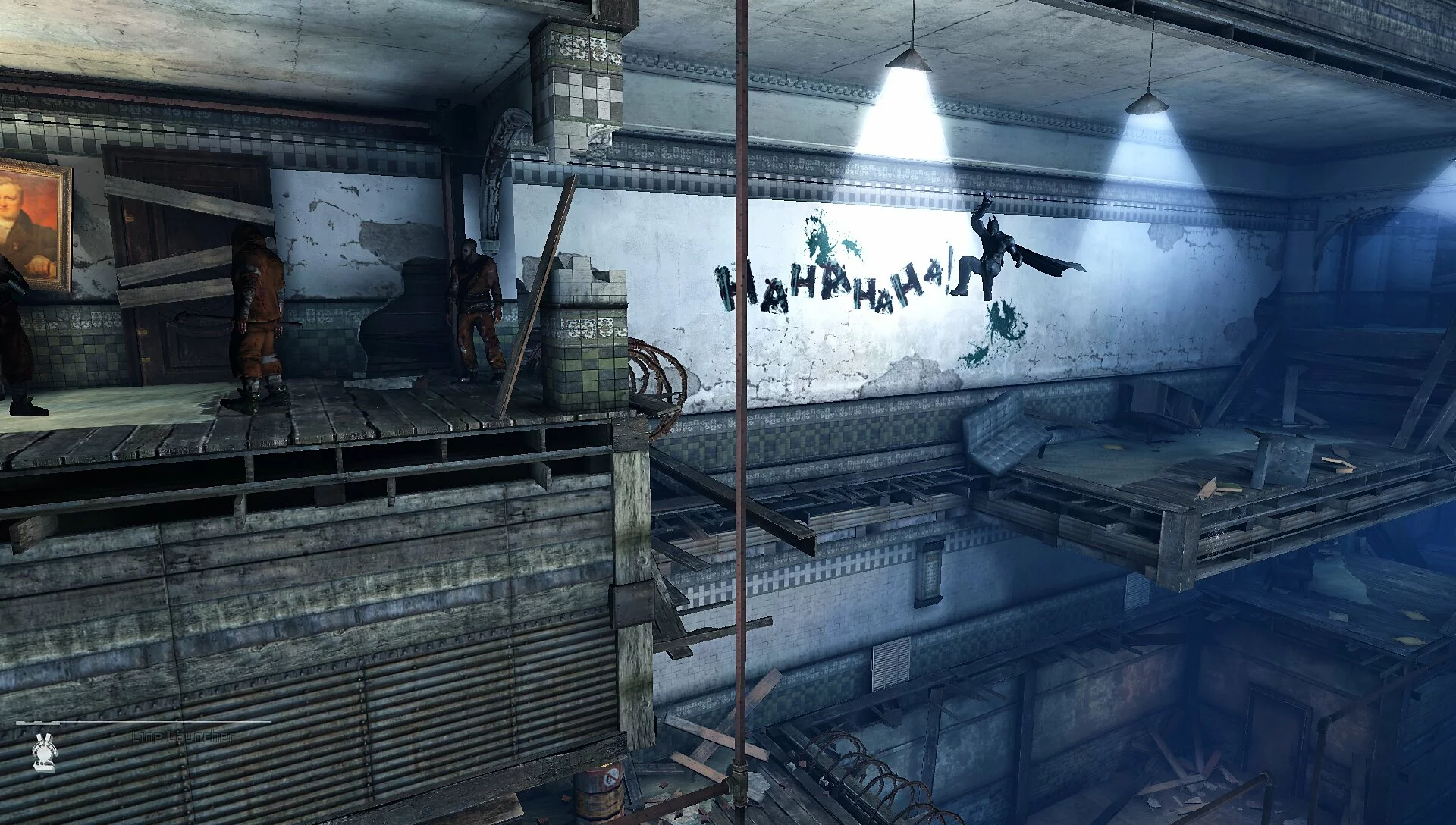Click the Line Launcher text label
This screenshot has height=825, width=1456.
pos(182,734)
